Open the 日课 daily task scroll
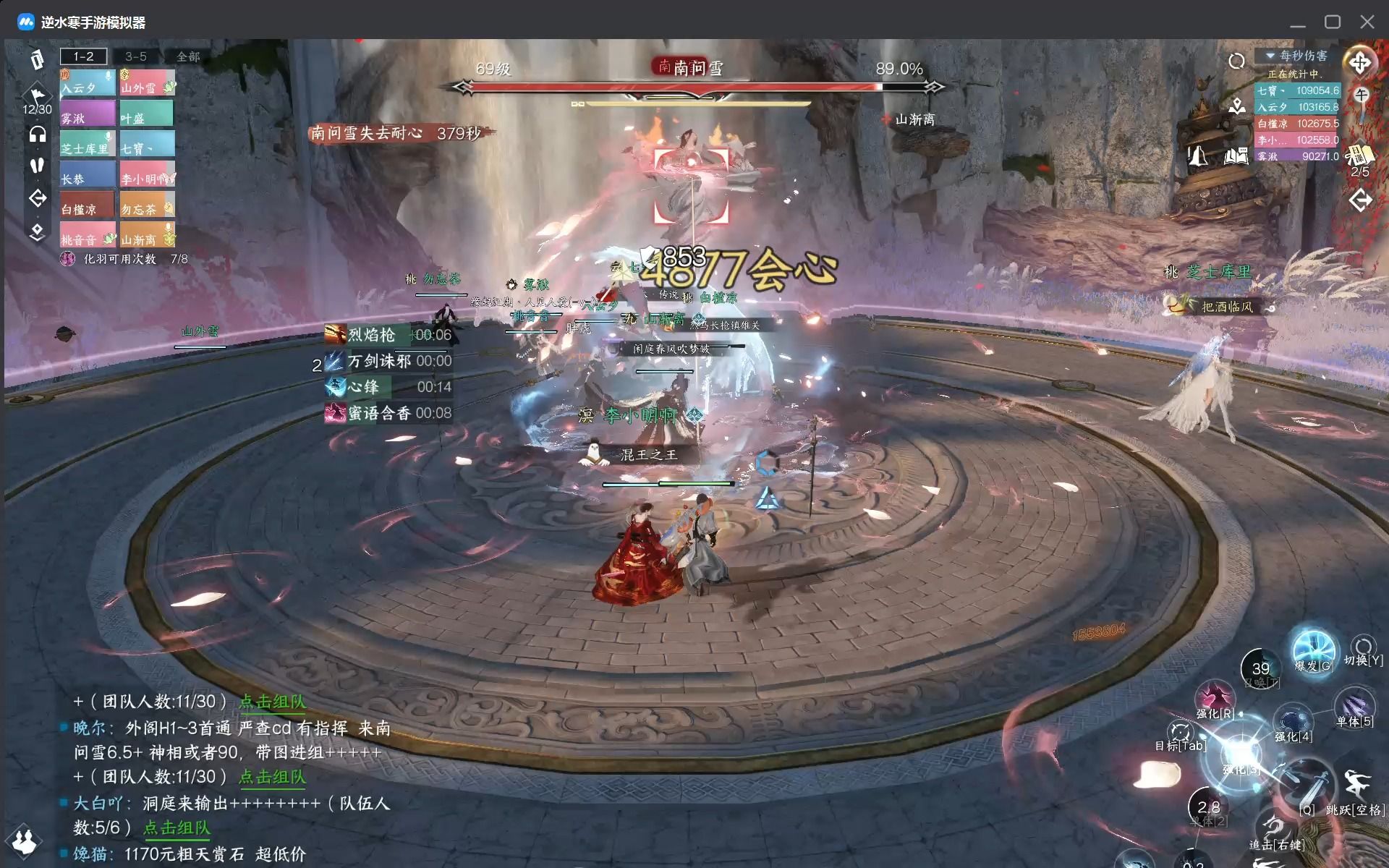 click(1360, 155)
